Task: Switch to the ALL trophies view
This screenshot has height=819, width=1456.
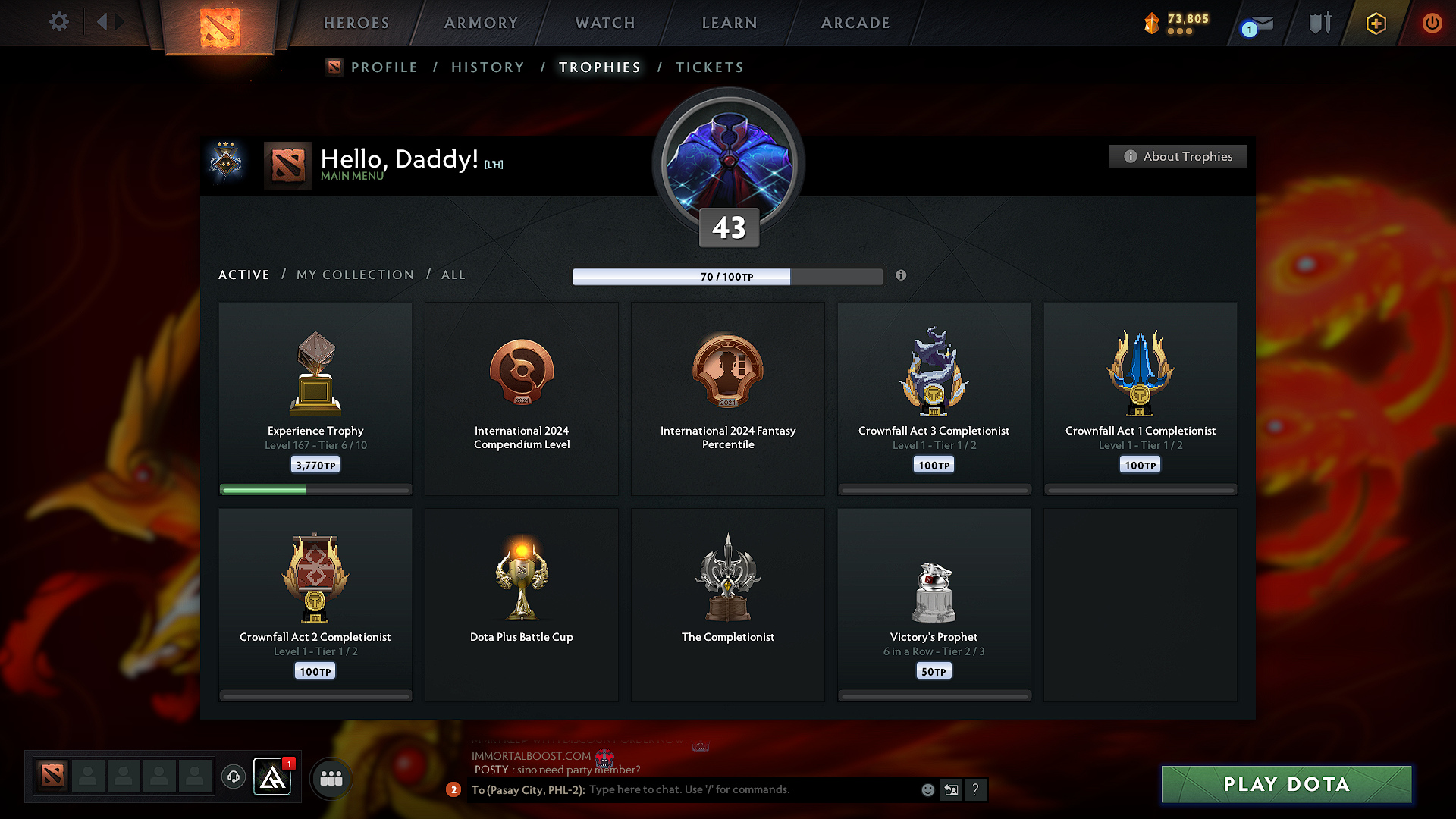Action: click(453, 275)
